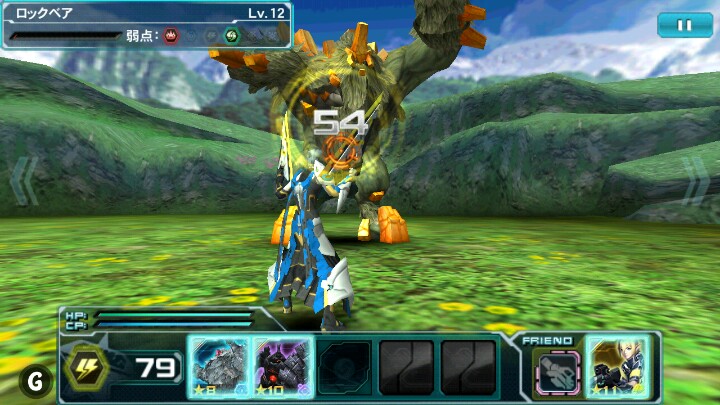Pause the battle
Screen dimensions: 720x405
685,25
